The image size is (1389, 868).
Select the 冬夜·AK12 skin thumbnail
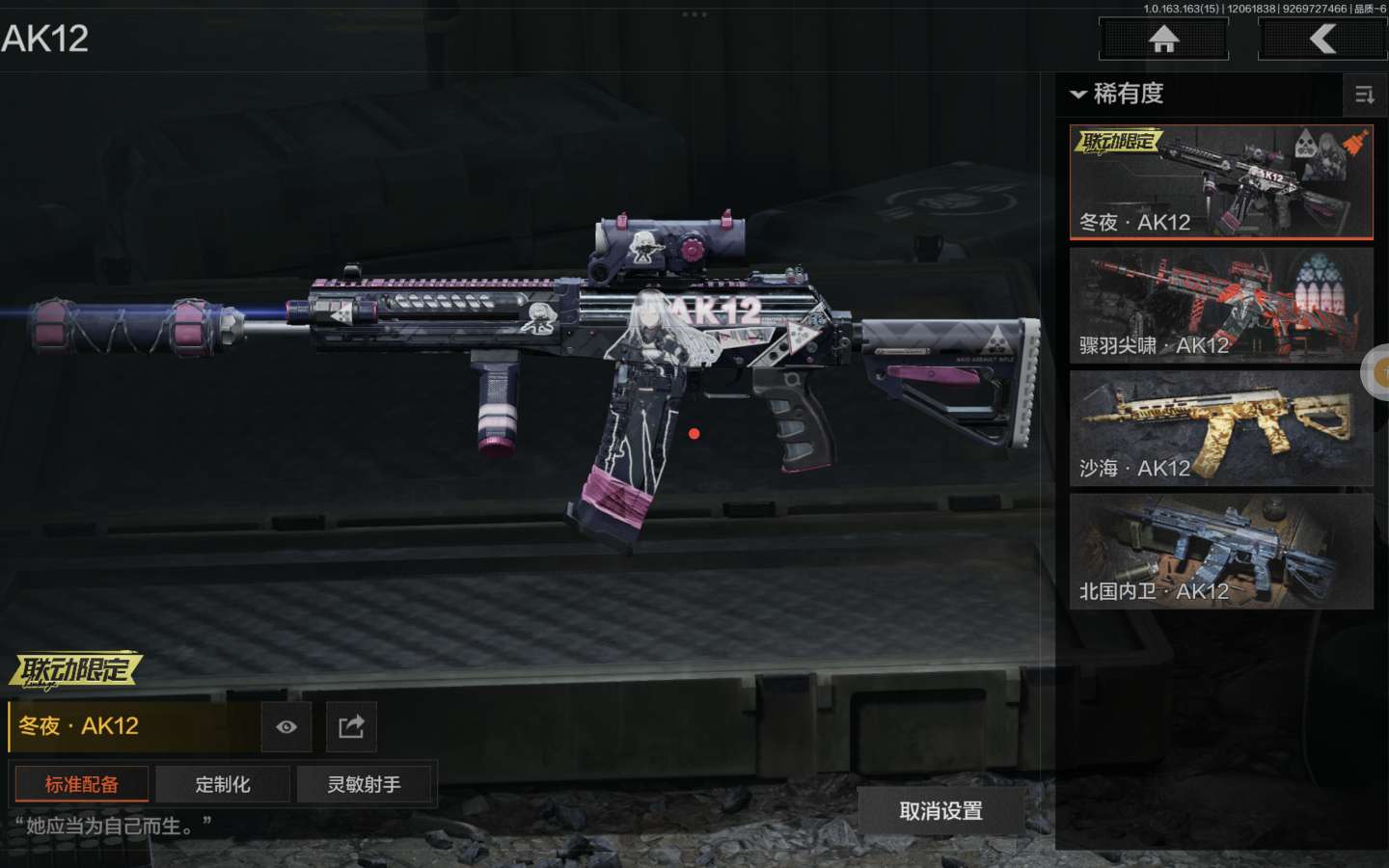pyautogui.click(x=1220, y=181)
